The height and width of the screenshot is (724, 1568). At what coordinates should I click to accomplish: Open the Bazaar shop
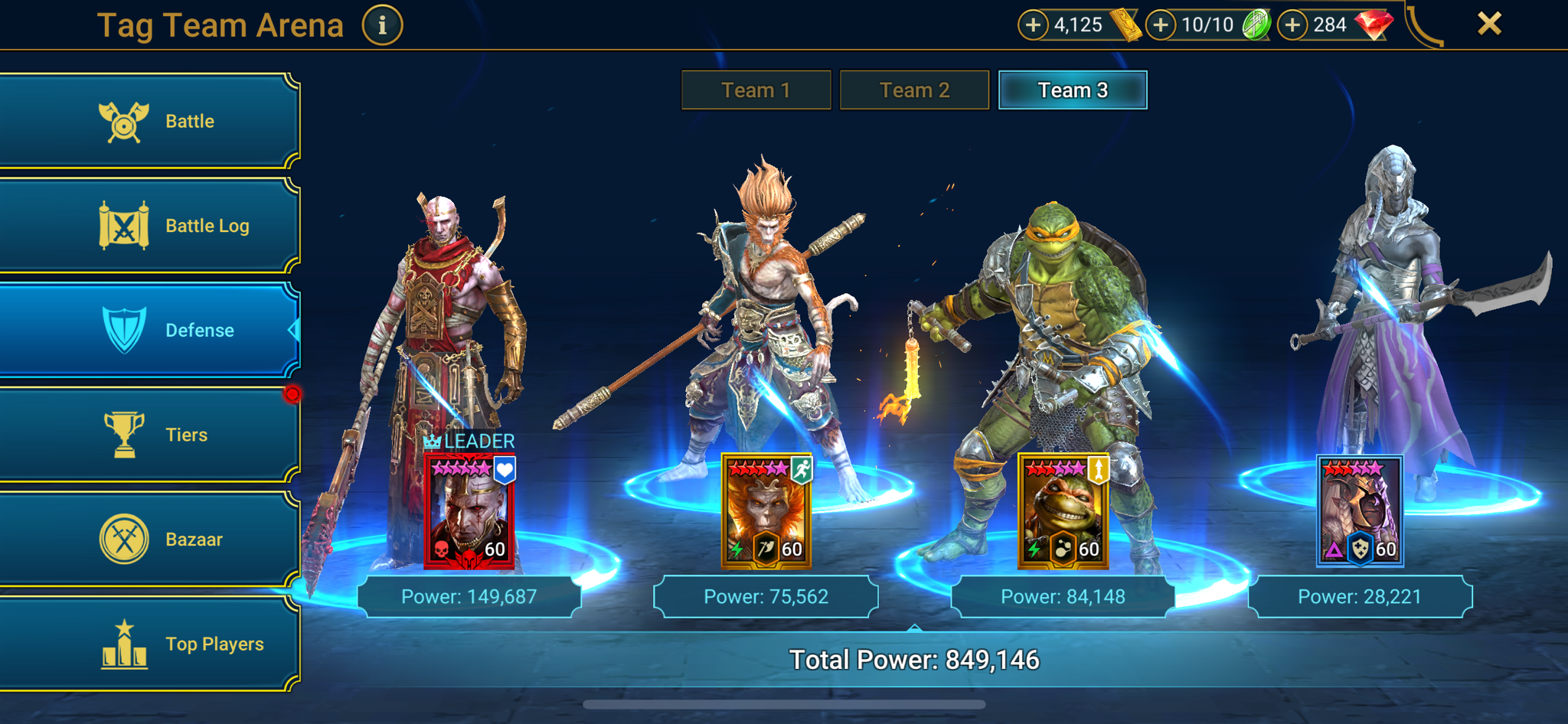pyautogui.click(x=149, y=540)
